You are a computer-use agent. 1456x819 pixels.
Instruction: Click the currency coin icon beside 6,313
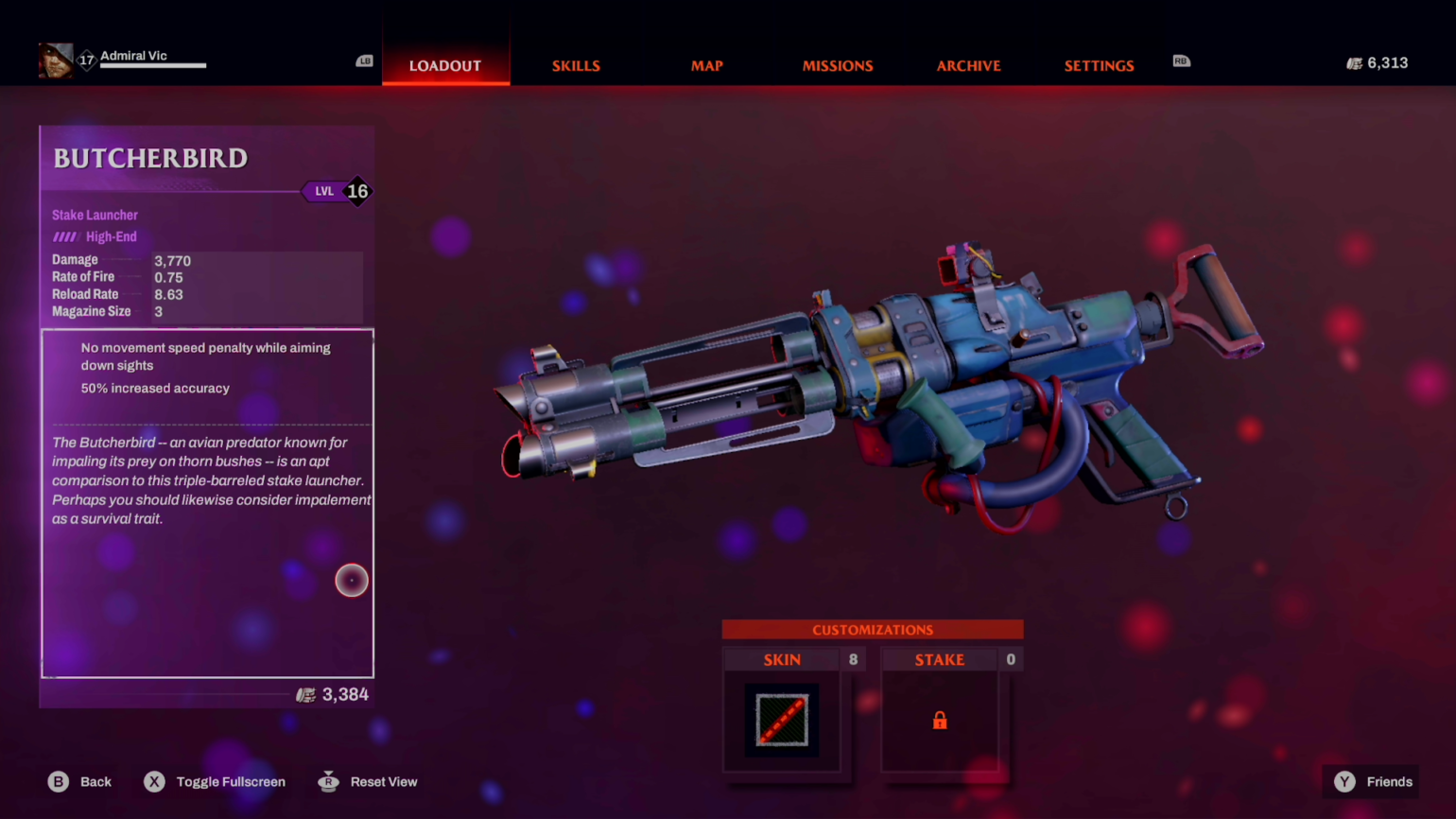pos(1354,62)
